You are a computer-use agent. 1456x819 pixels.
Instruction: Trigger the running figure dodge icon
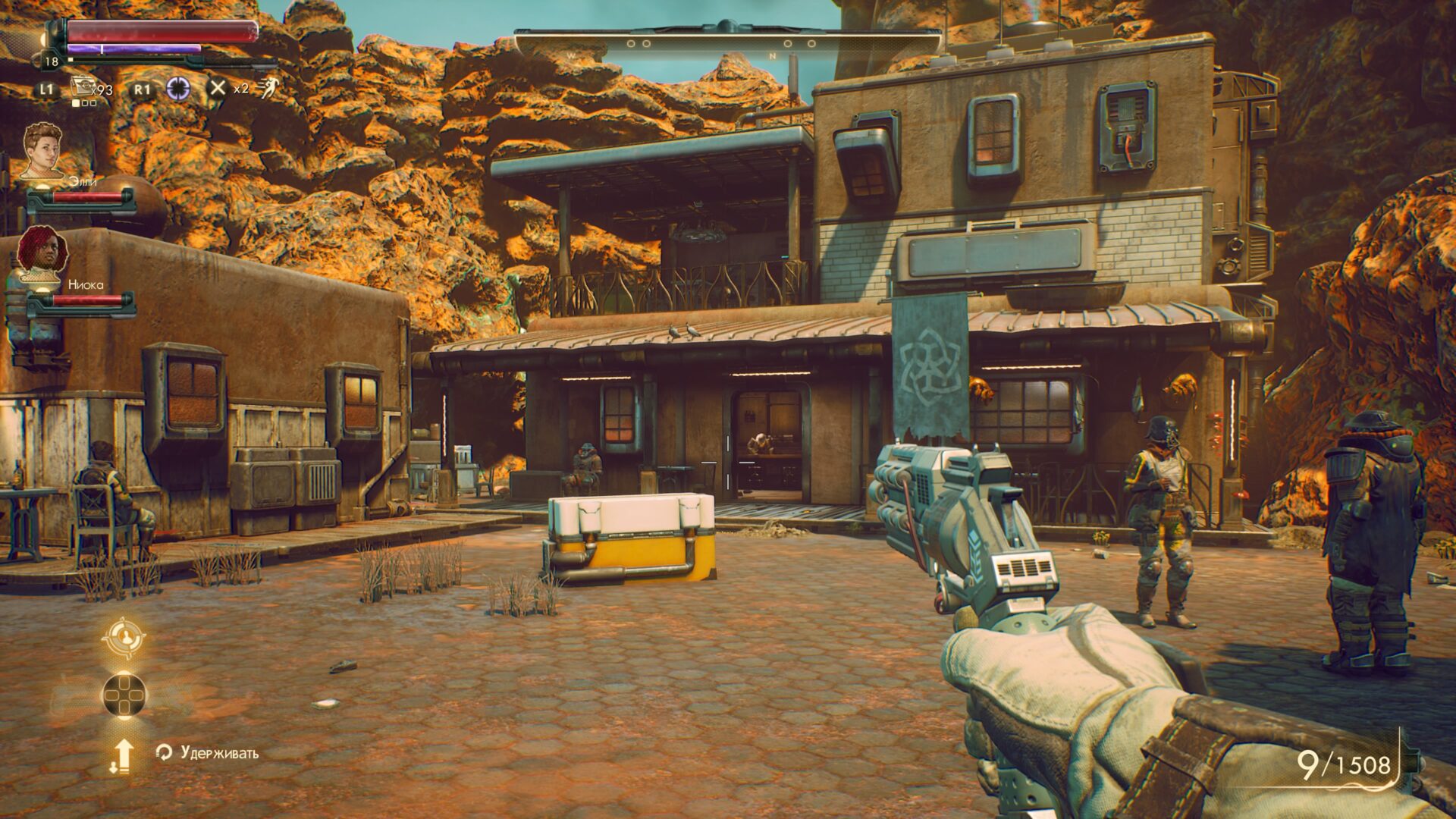pos(266,88)
